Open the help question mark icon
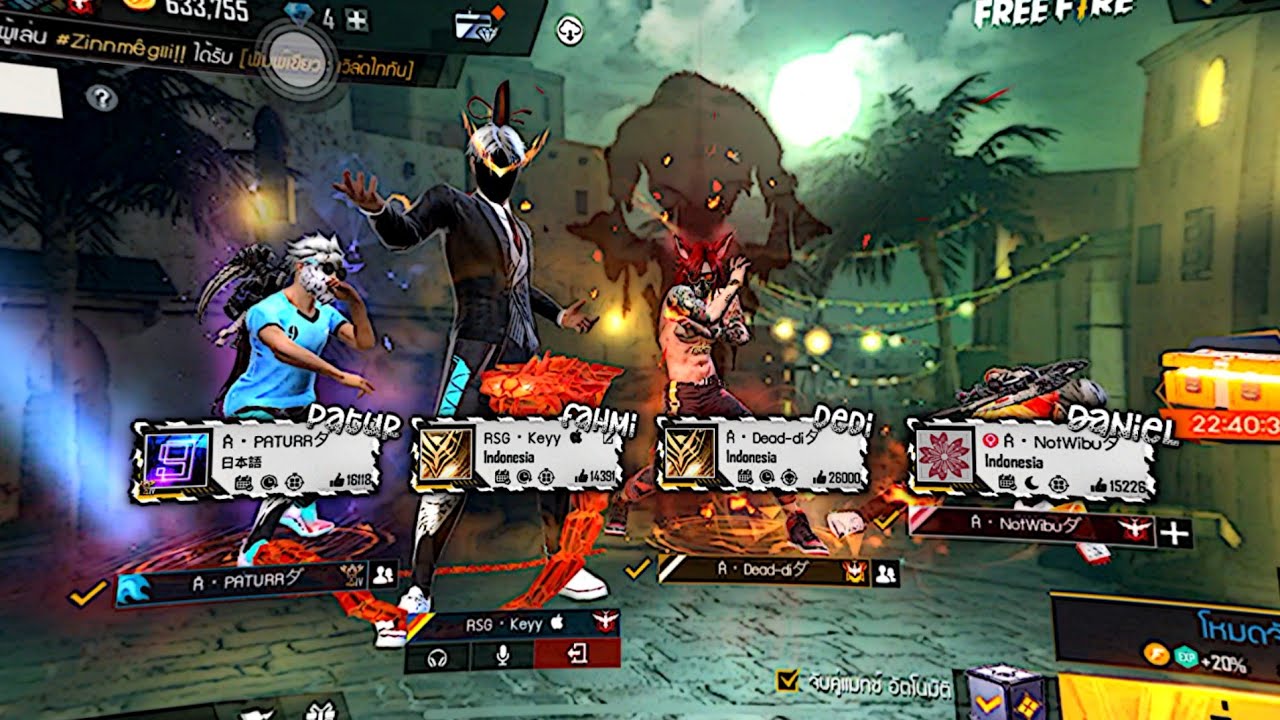This screenshot has width=1280, height=720. pyautogui.click(x=101, y=97)
